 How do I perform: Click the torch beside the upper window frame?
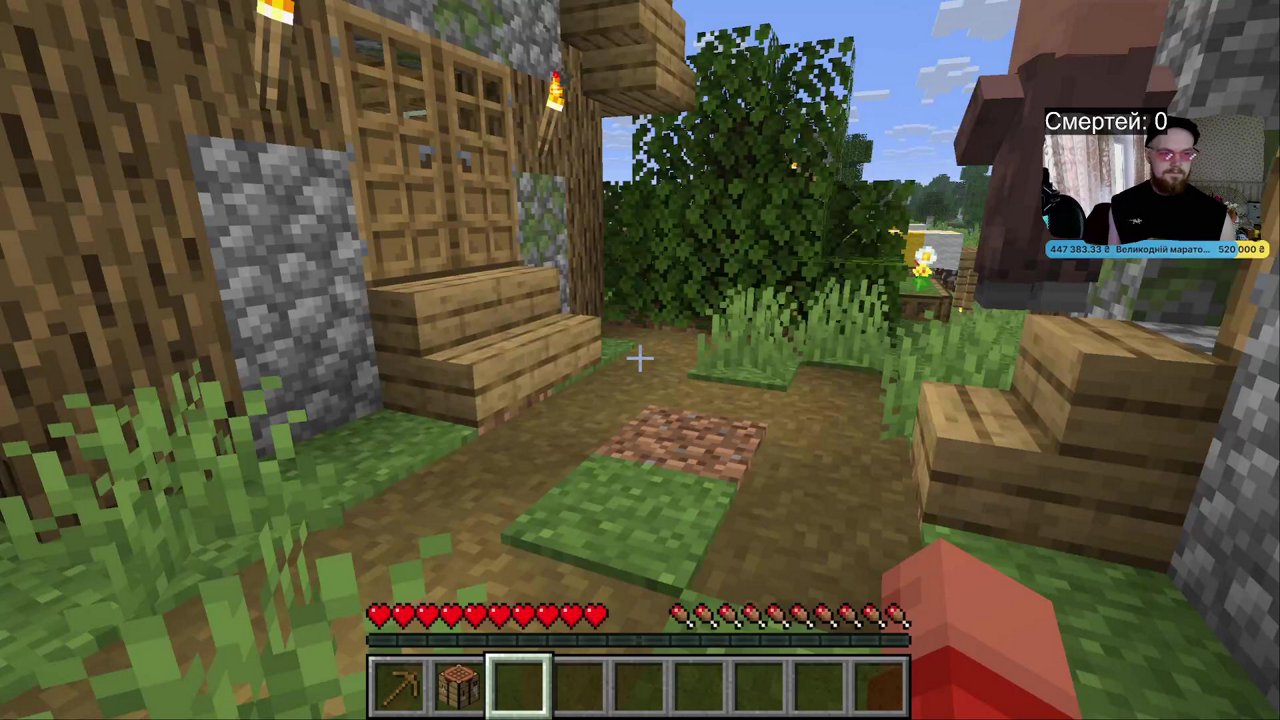[556, 90]
